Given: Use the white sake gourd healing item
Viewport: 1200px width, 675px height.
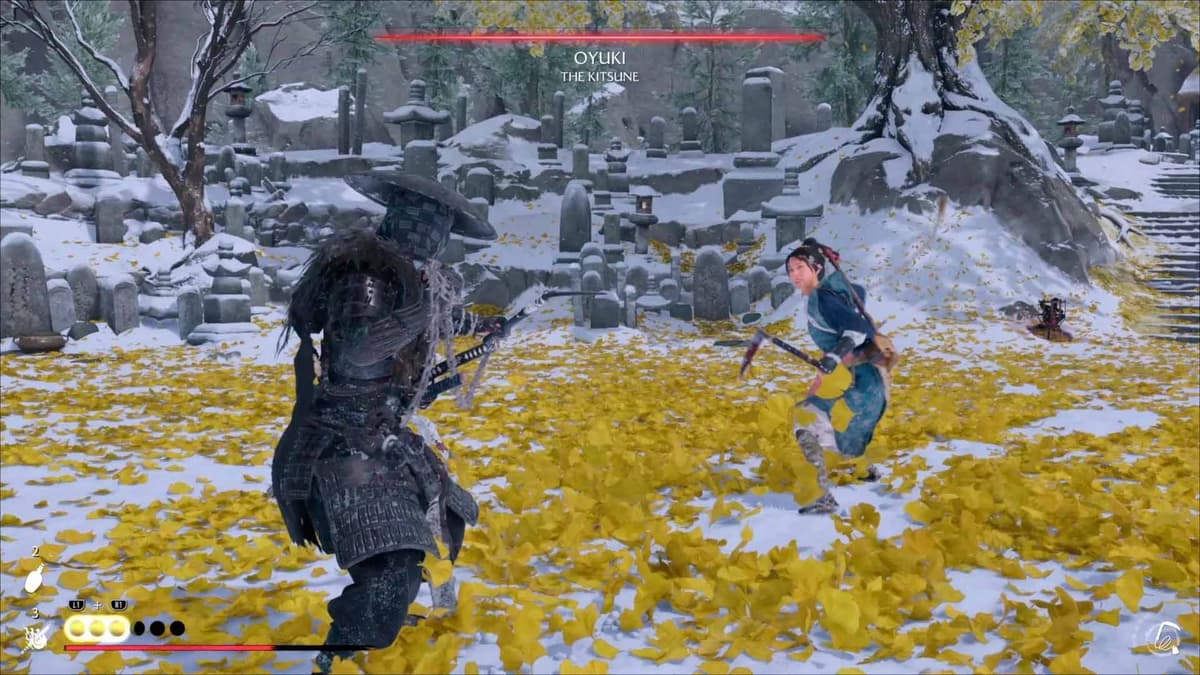Looking at the screenshot, I should [34, 578].
